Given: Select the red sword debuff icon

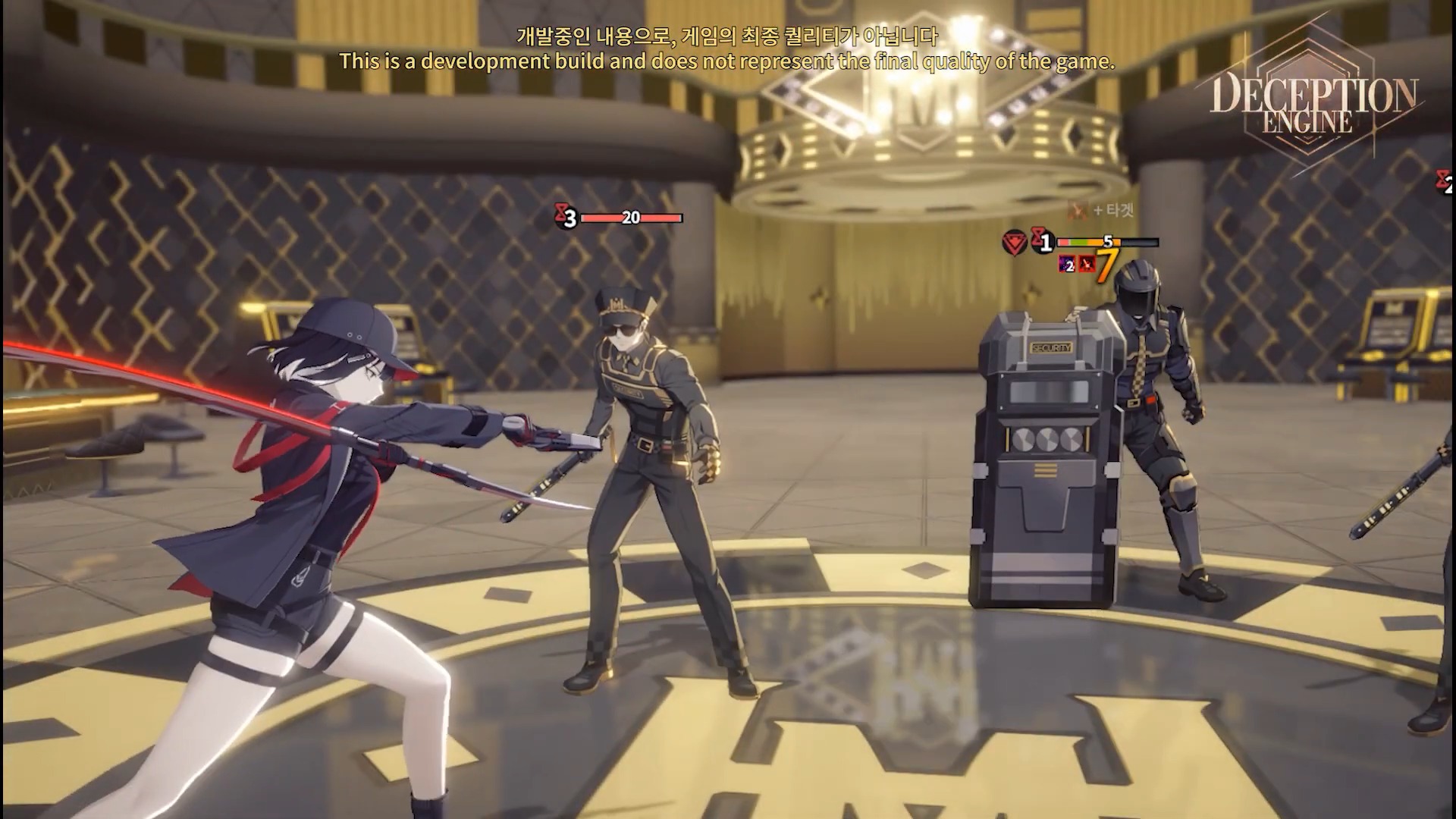Looking at the screenshot, I should click(1086, 264).
